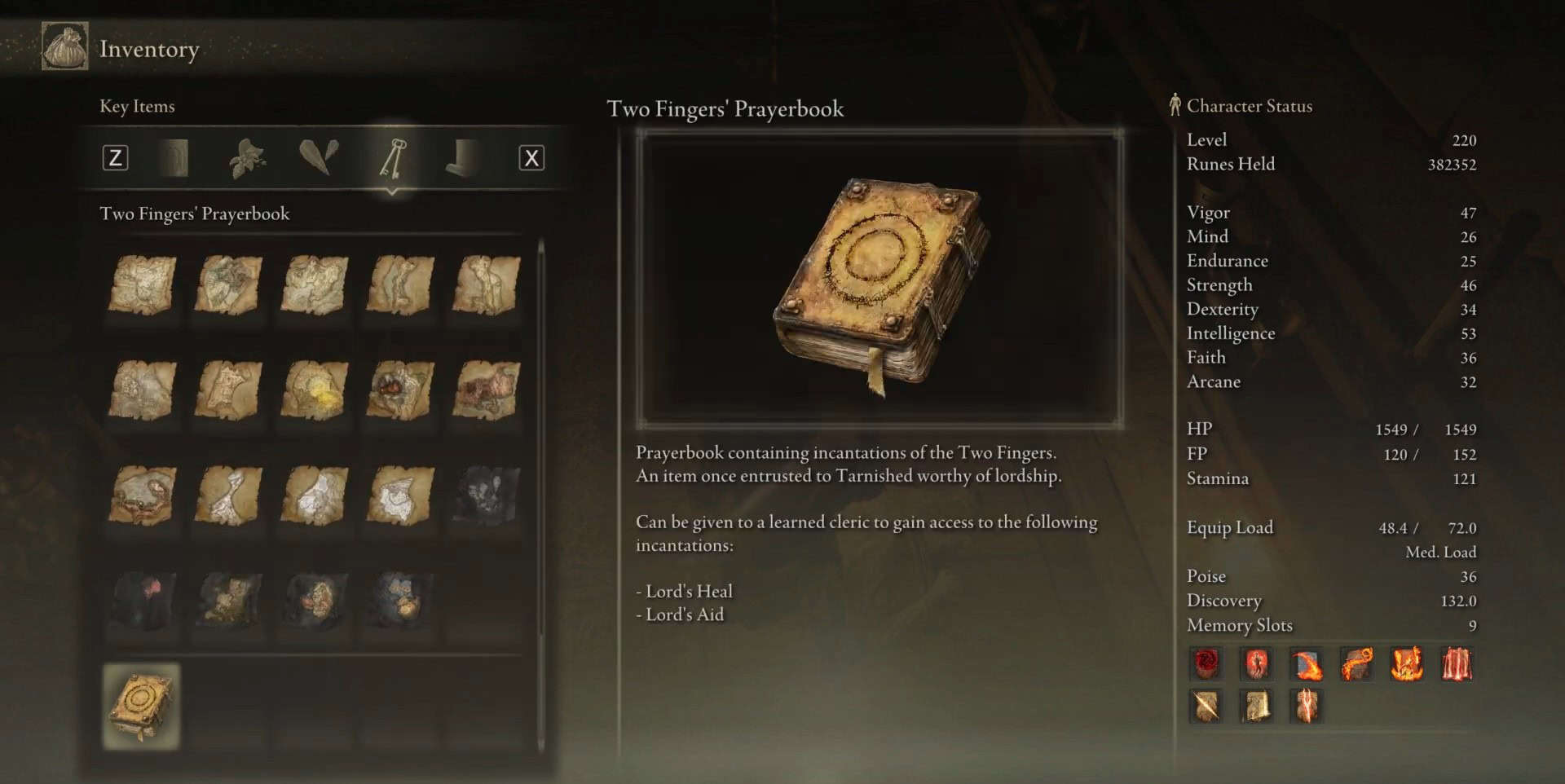This screenshot has height=784, width=1565.
Task: Select the erupting flames spell icon
Action: coord(1407,663)
